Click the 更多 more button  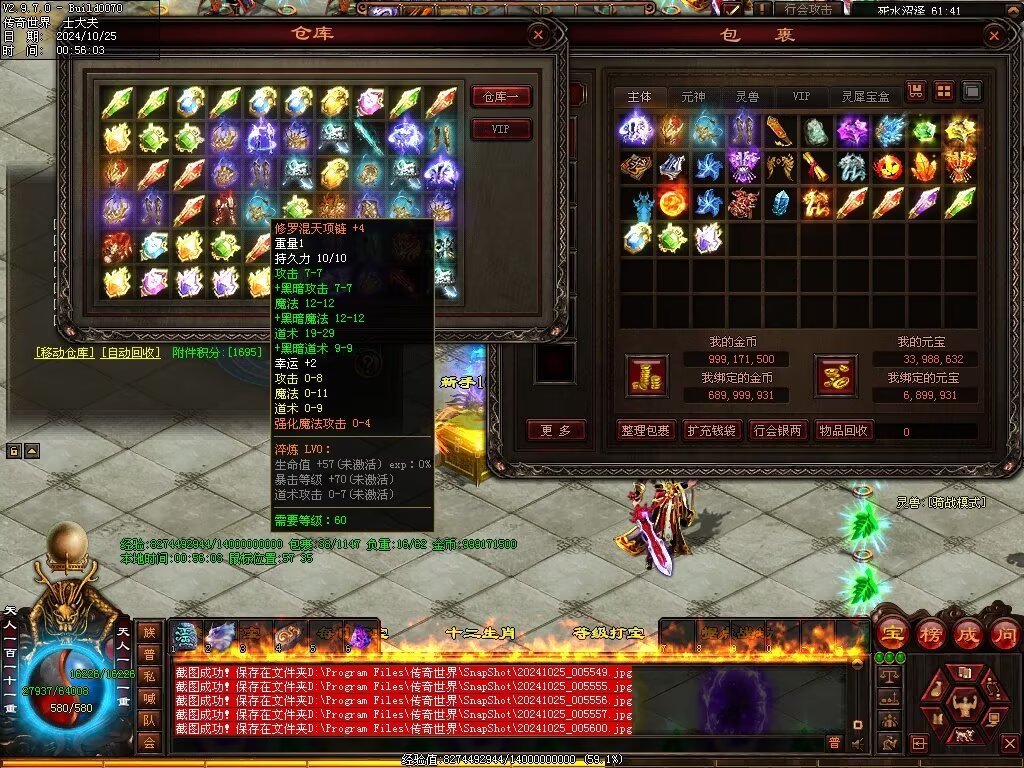[x=556, y=431]
